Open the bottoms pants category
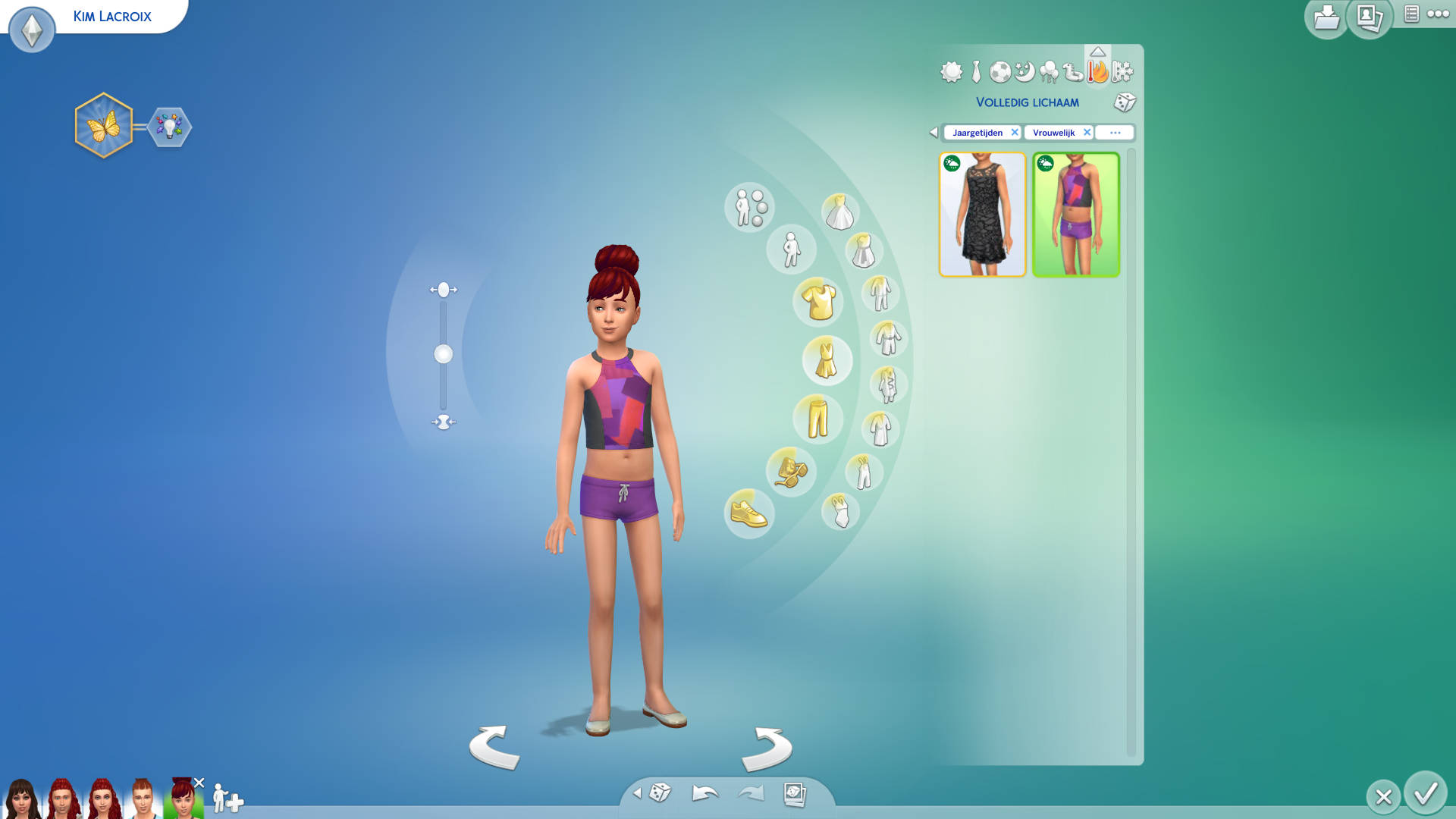Screen dimensions: 1456x819 click(817, 419)
